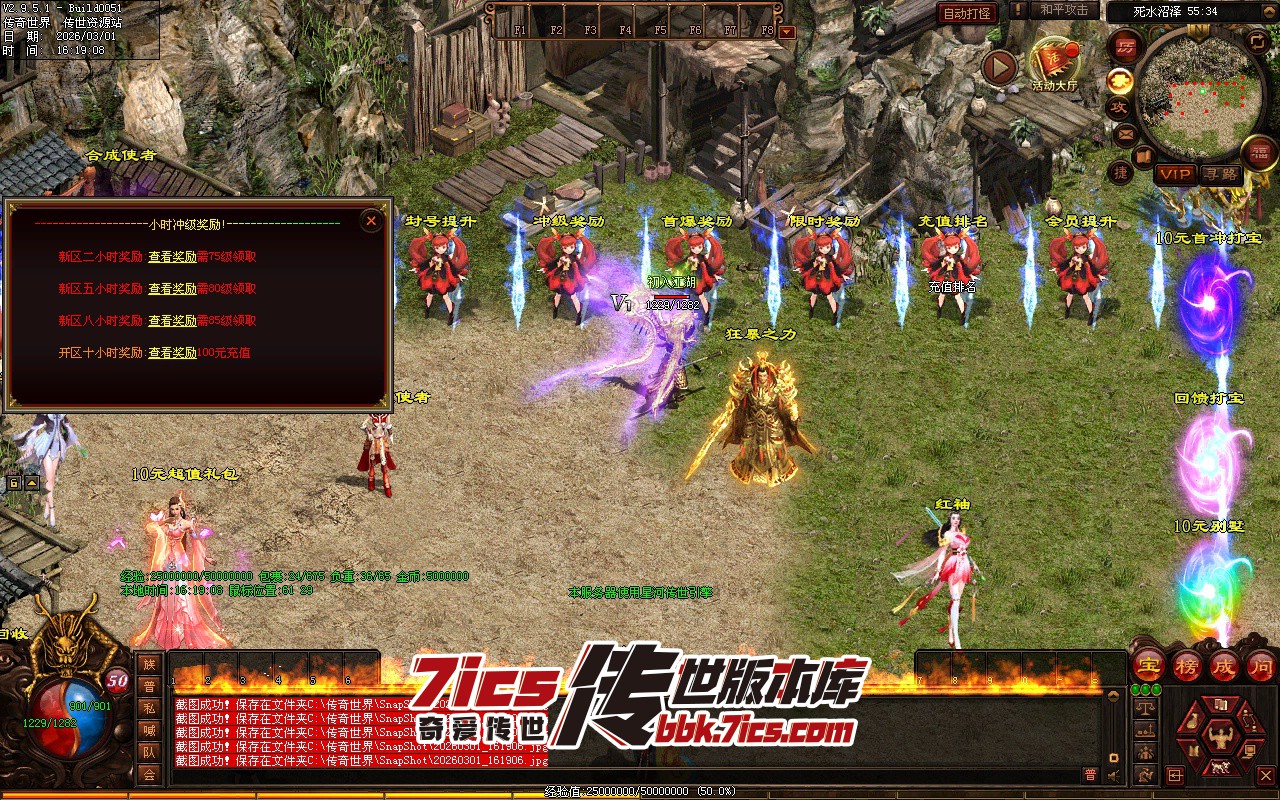View the five-hour new server reward

pyautogui.click(x=172, y=289)
